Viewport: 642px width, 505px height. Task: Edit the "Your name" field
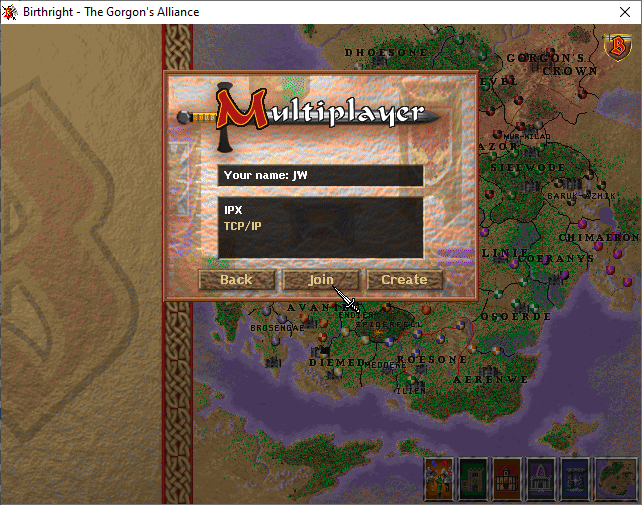(x=320, y=175)
